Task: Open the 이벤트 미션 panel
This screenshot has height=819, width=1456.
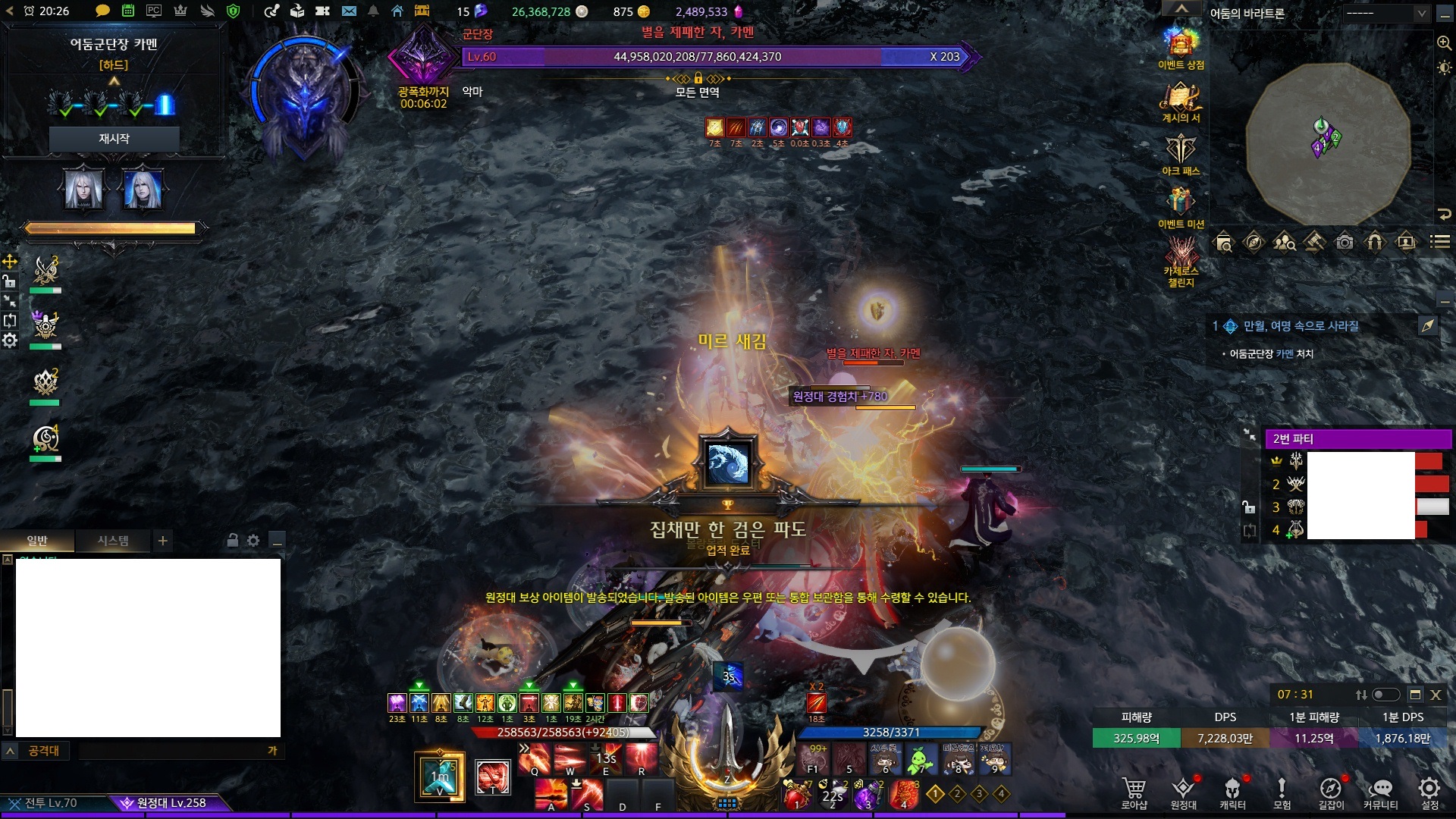Action: (1181, 205)
